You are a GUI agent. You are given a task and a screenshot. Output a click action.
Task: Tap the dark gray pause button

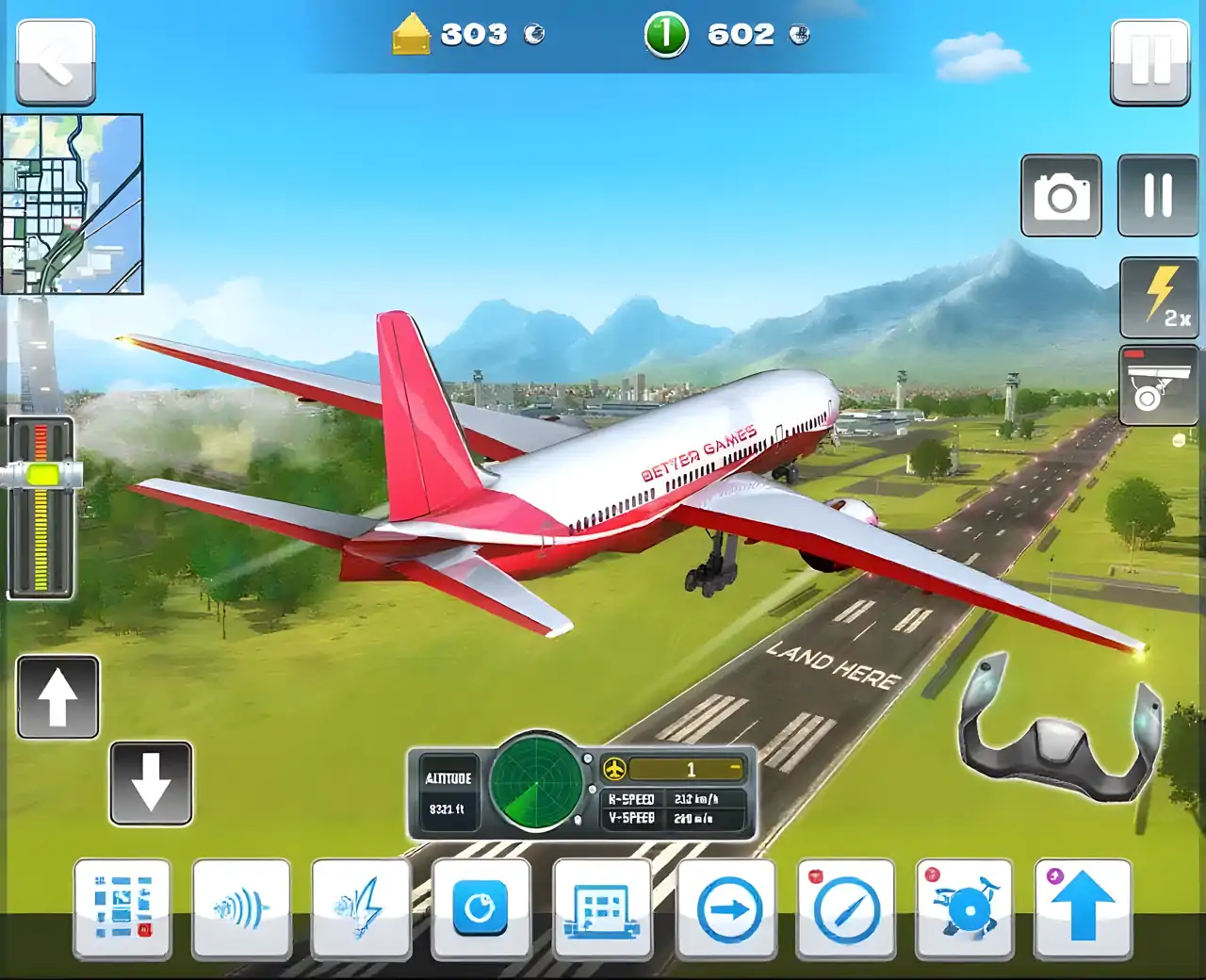point(1157,195)
